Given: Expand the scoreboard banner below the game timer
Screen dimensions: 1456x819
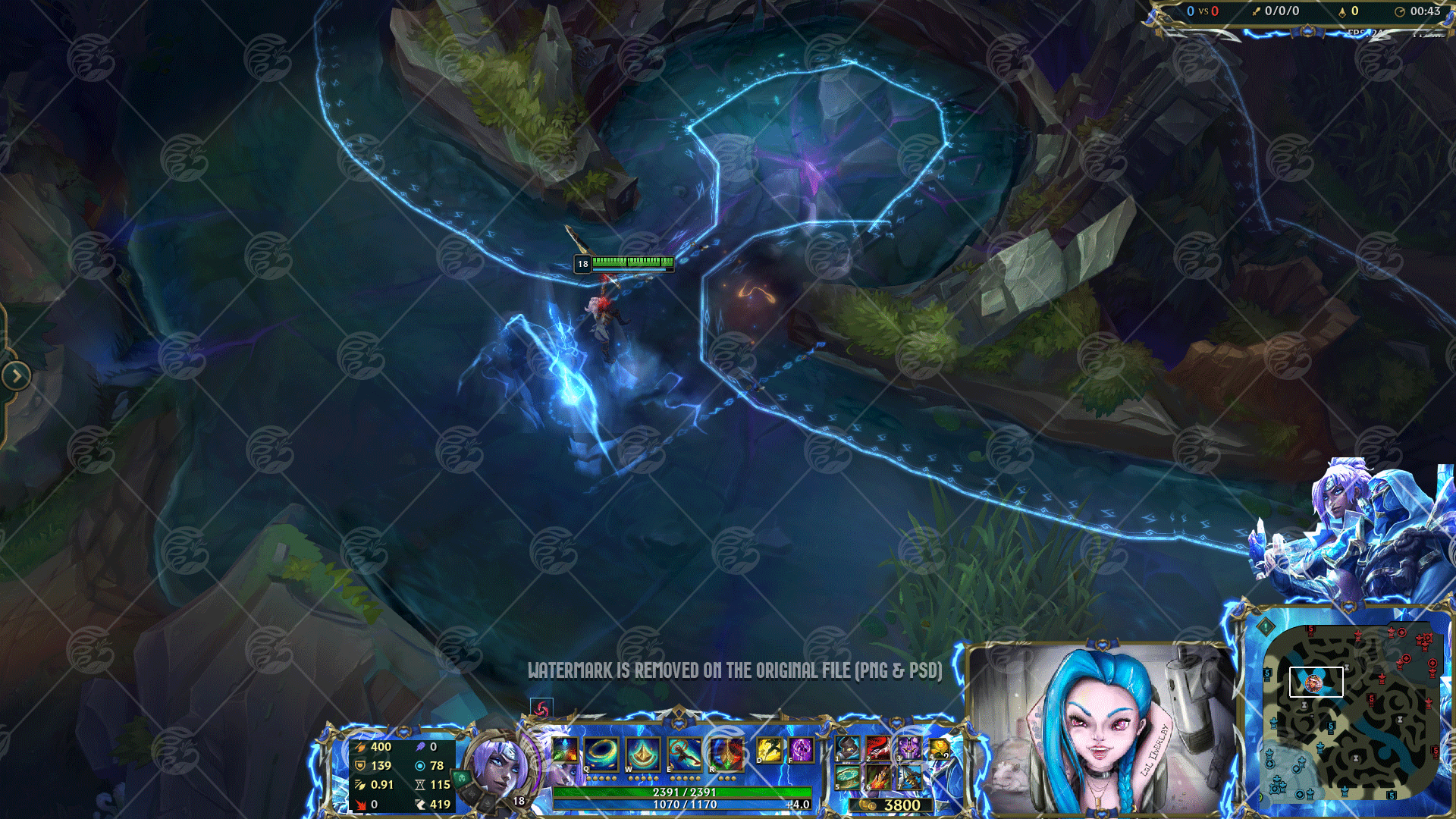Looking at the screenshot, I should (1306, 32).
